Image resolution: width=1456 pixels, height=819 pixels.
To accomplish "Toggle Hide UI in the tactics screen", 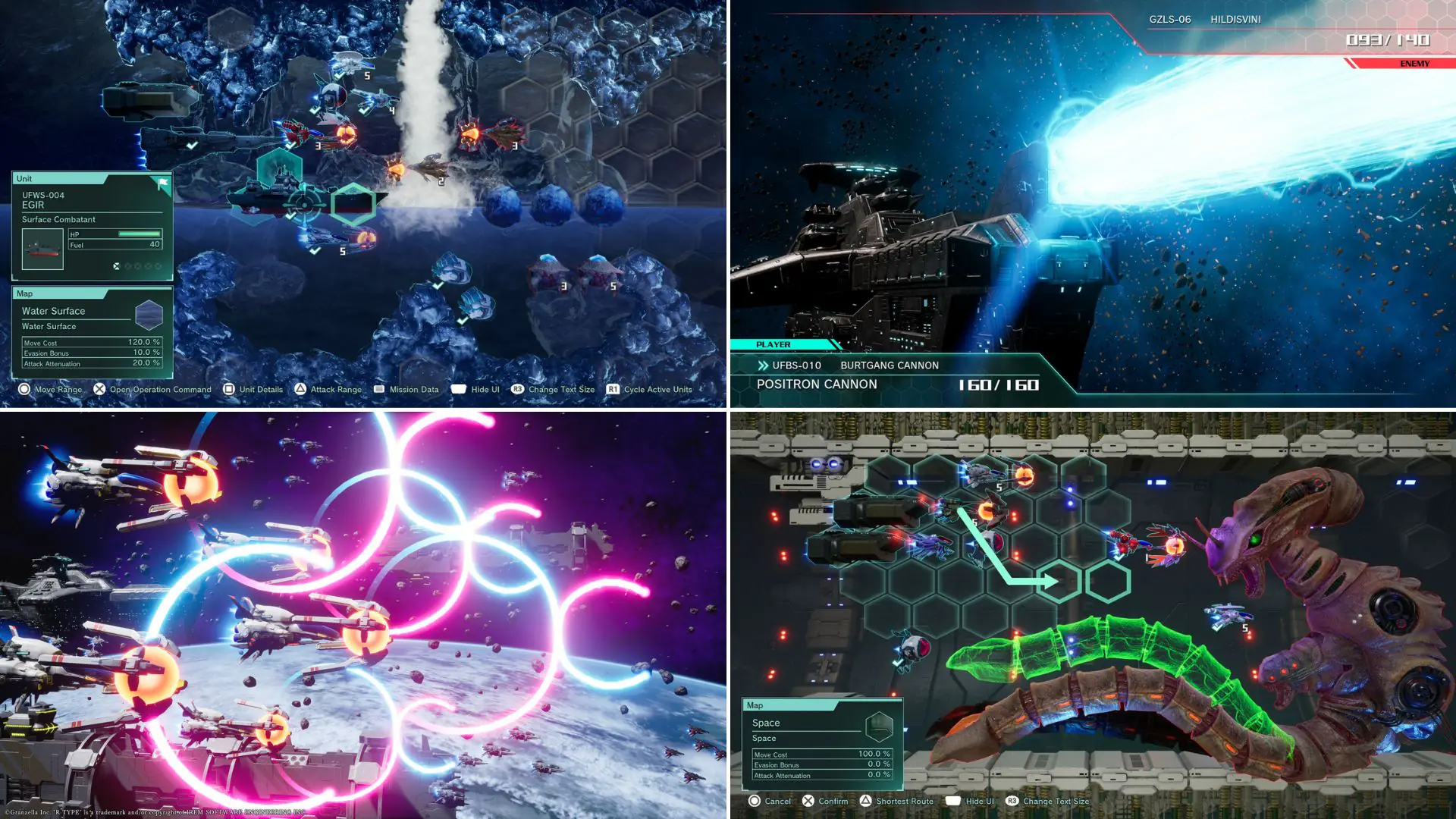I will tap(460, 389).
